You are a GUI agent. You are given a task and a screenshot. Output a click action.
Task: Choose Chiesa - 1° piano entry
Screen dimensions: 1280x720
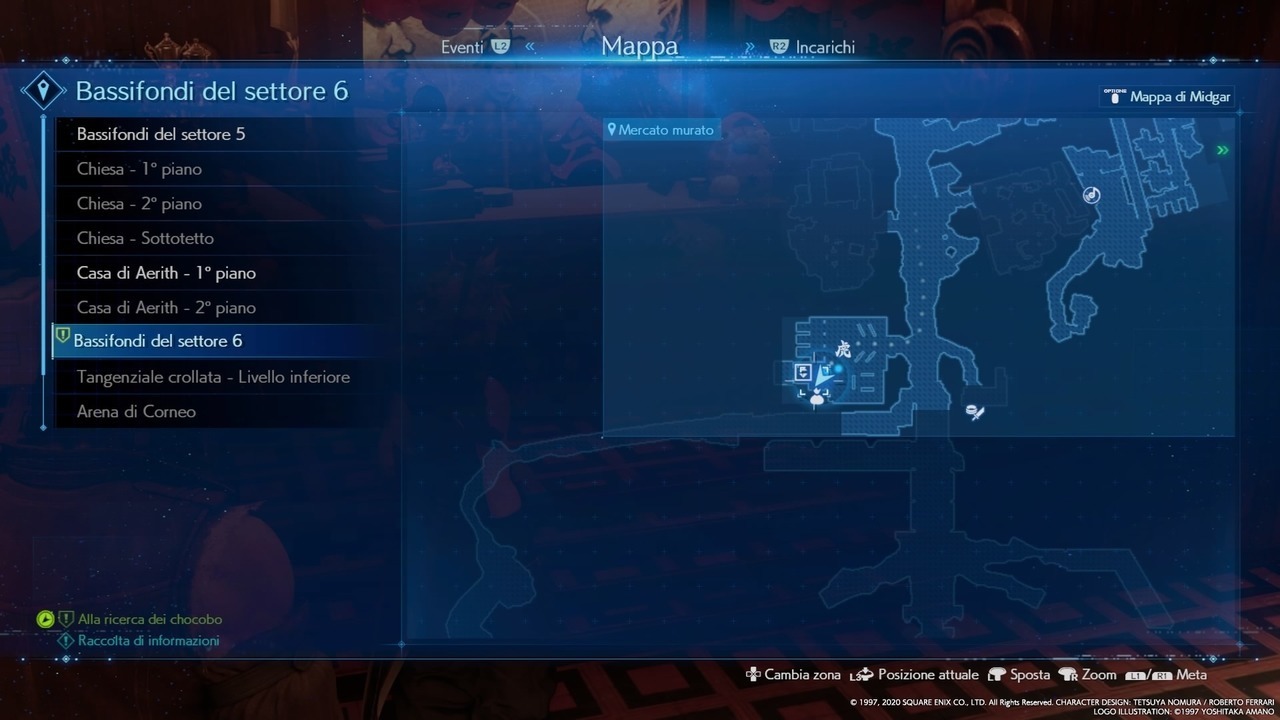pos(139,169)
